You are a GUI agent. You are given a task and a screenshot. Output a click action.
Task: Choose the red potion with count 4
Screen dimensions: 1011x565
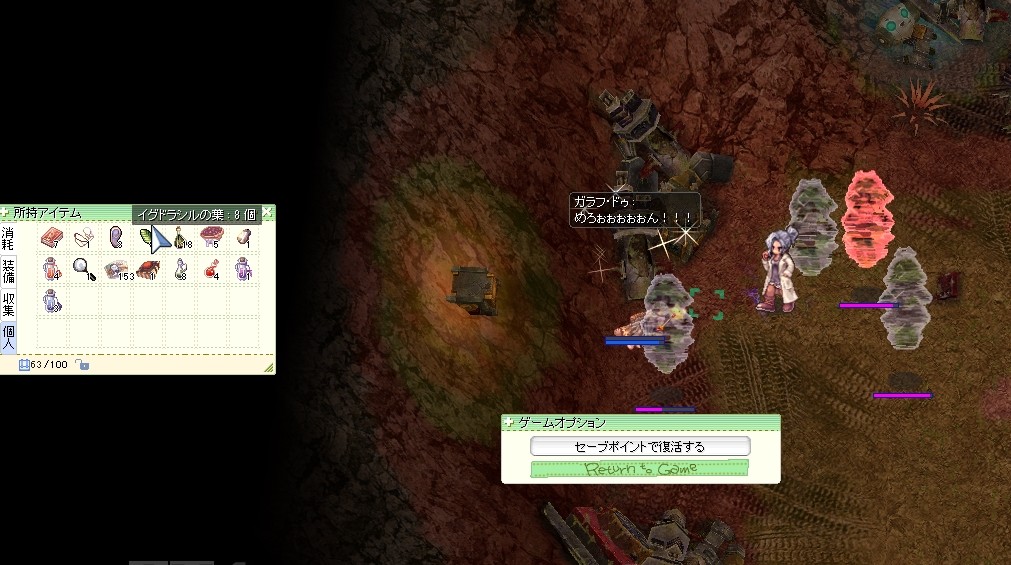point(211,269)
